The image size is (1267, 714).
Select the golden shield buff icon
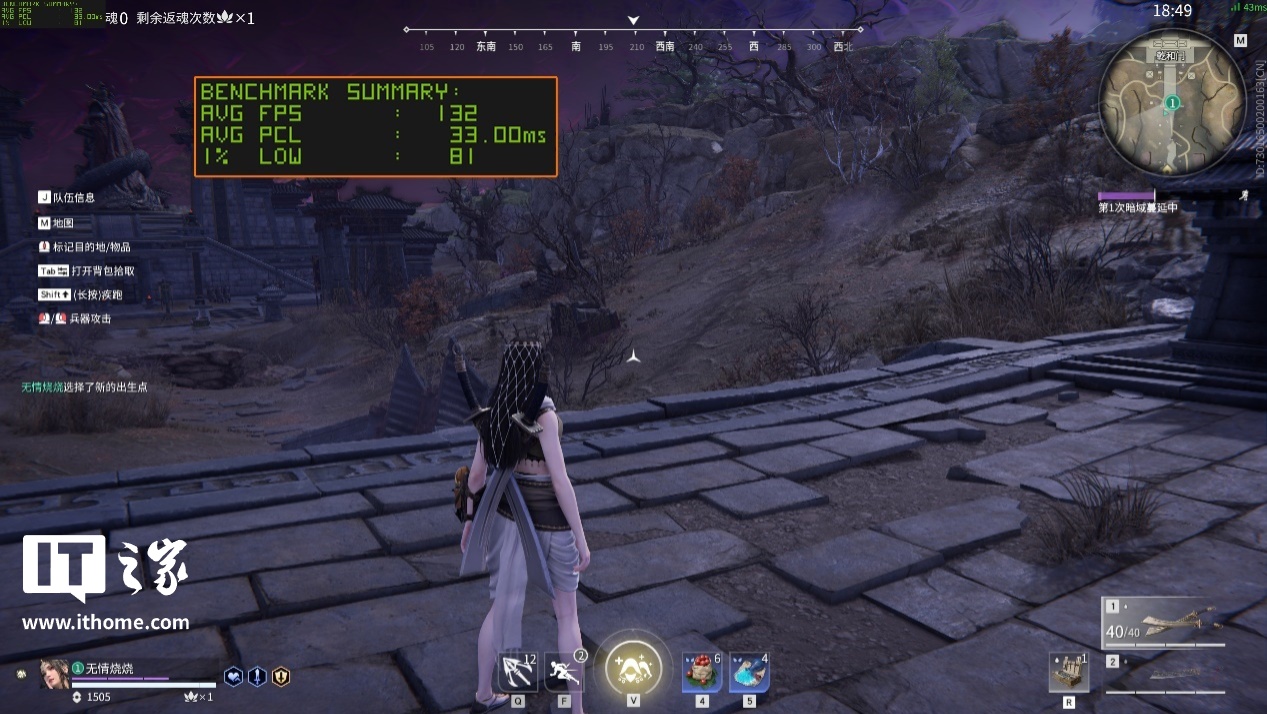coord(281,676)
